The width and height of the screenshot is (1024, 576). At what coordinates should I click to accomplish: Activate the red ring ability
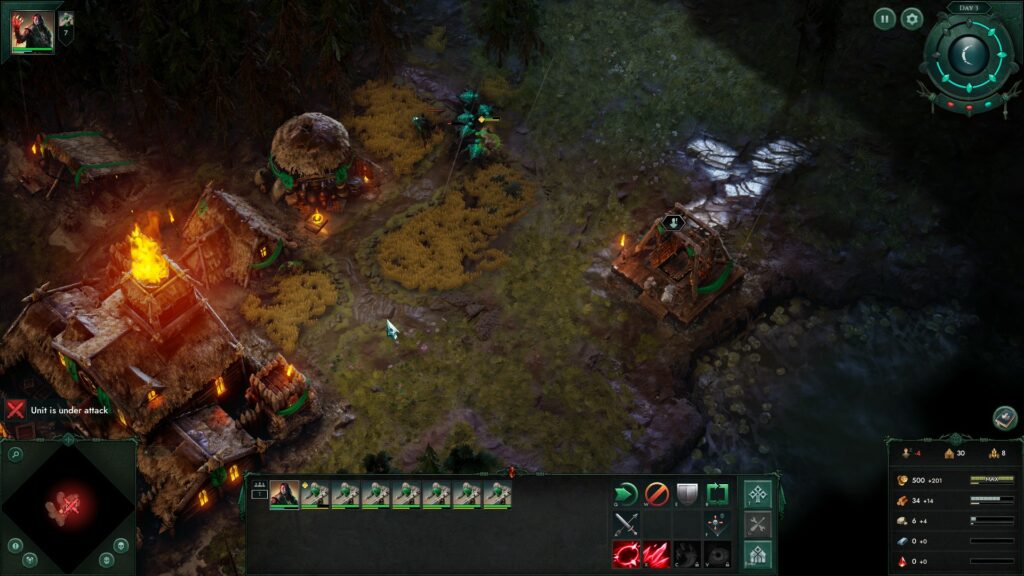pos(626,554)
